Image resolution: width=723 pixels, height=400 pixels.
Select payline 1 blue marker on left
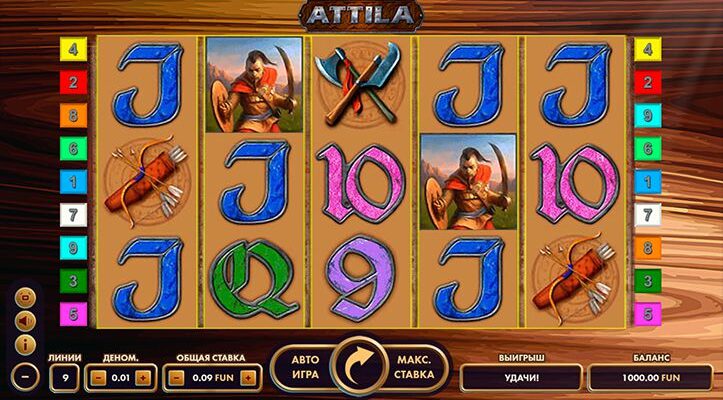point(73,181)
